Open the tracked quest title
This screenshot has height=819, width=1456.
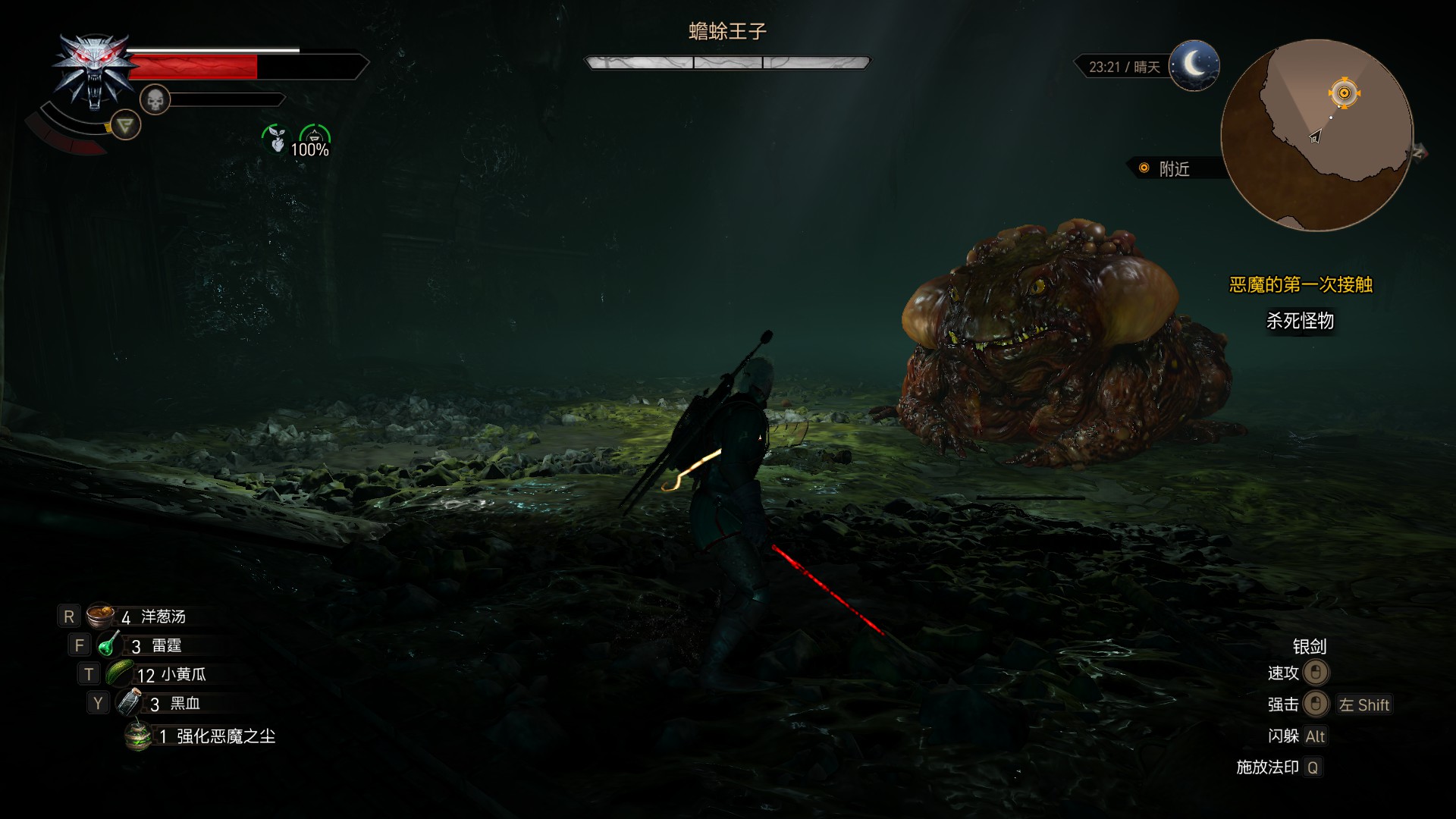[x=1300, y=285]
